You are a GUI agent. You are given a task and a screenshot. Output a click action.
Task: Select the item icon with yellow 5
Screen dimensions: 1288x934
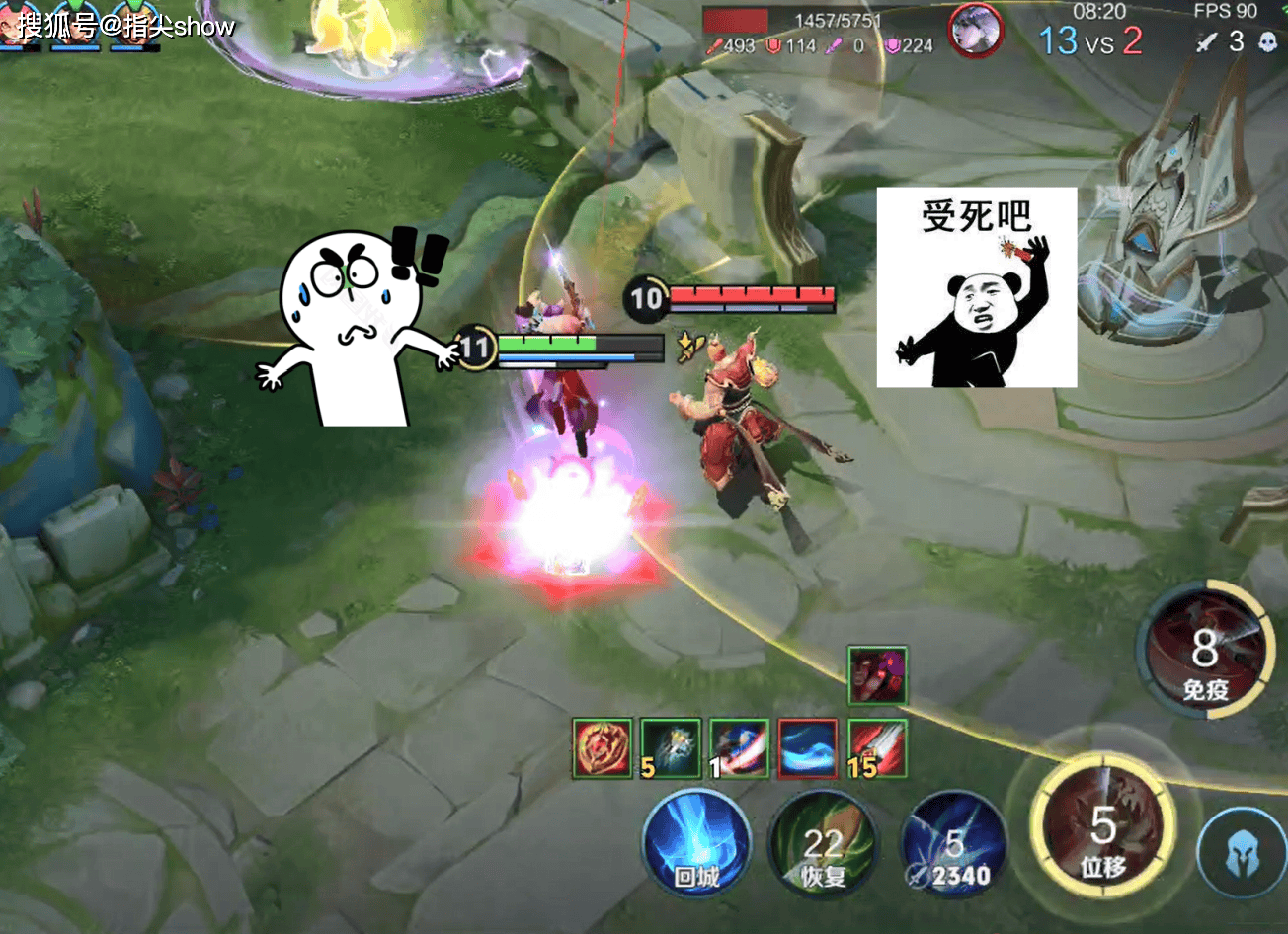671,747
